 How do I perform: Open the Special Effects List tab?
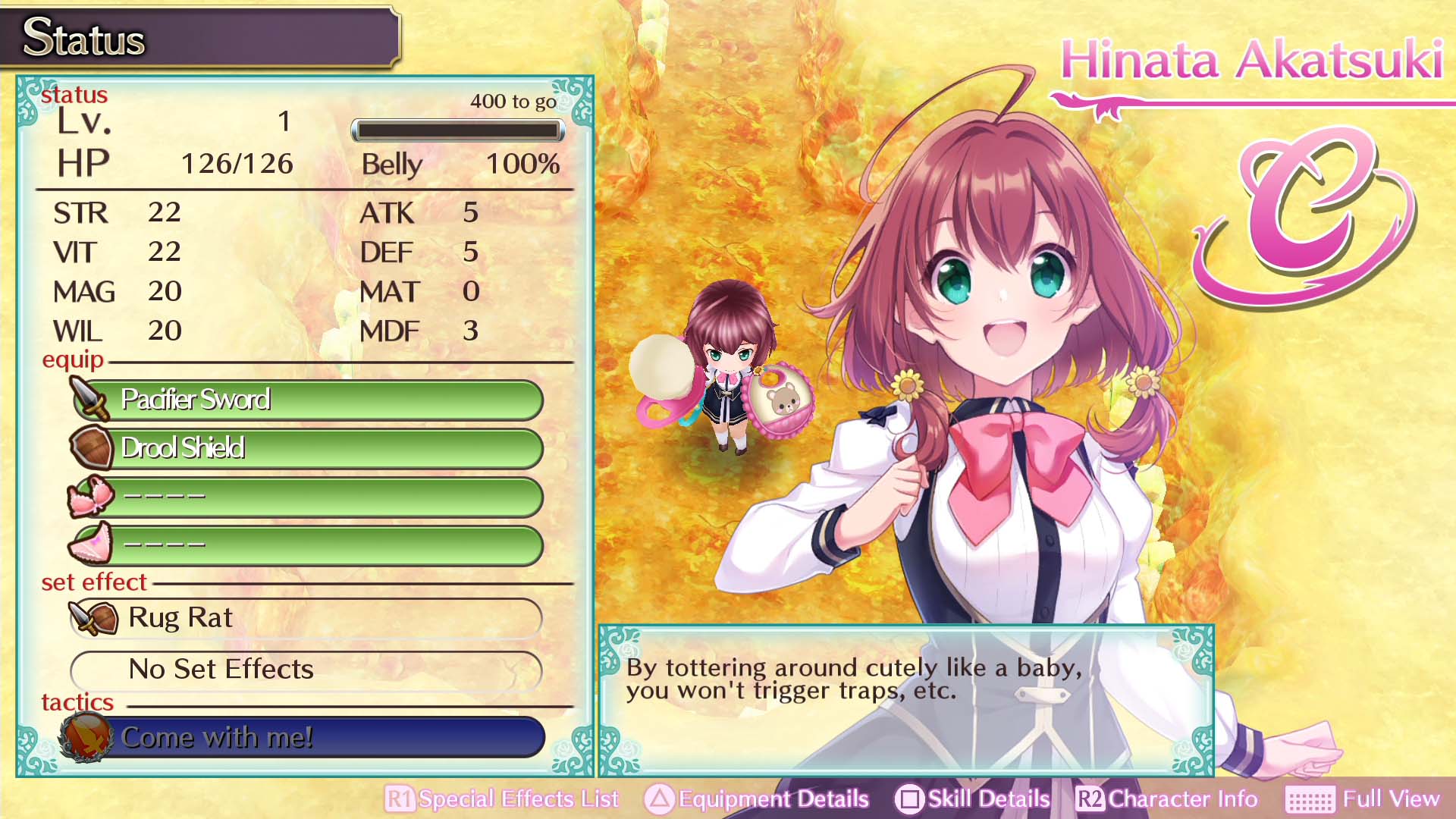[x=519, y=799]
